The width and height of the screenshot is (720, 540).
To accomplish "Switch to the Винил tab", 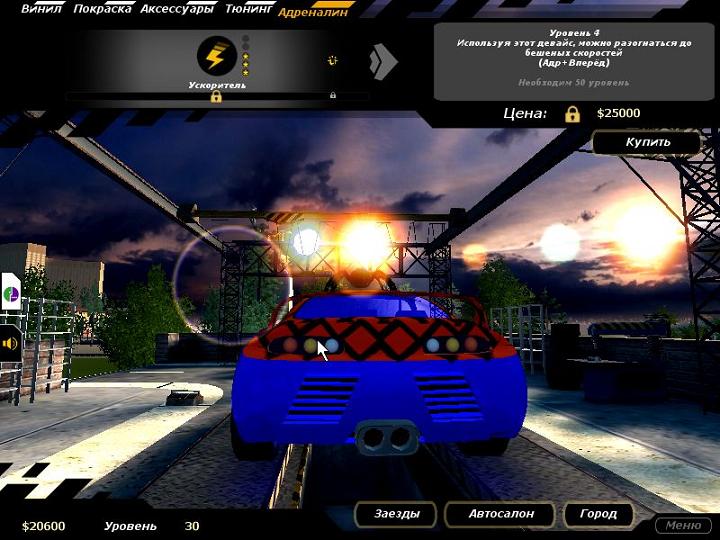I will (41, 9).
